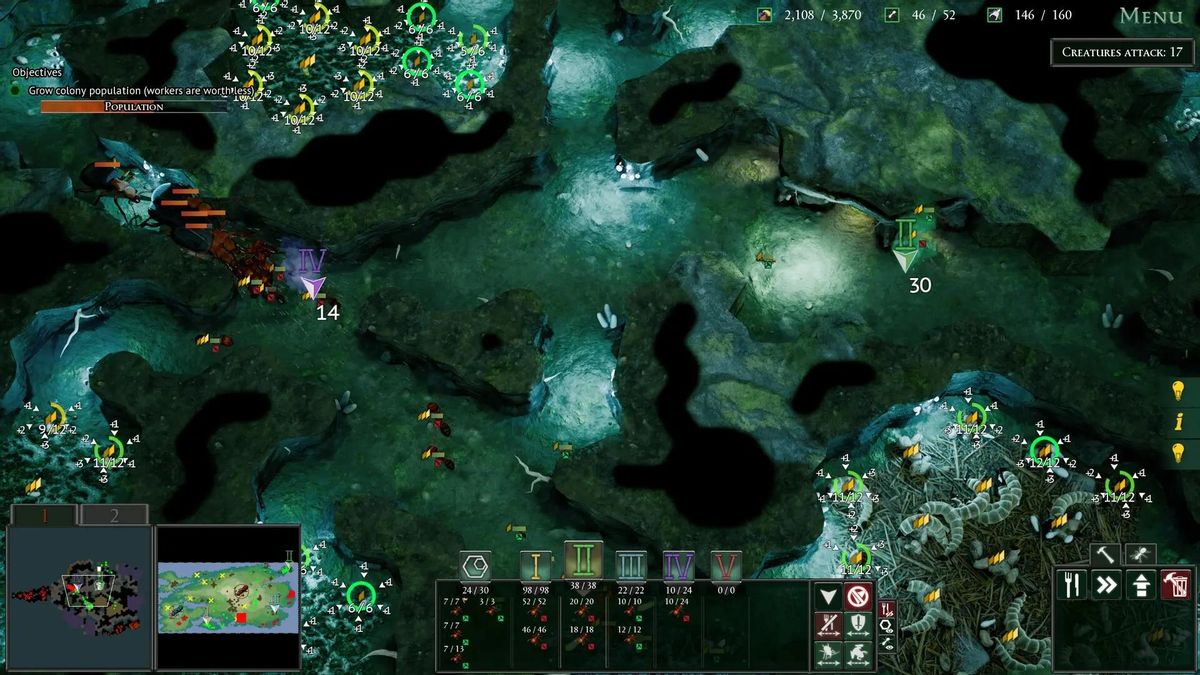Viewport: 1200px width, 675px height.
Task: Switch to nest tab 2
Action: coord(114,515)
